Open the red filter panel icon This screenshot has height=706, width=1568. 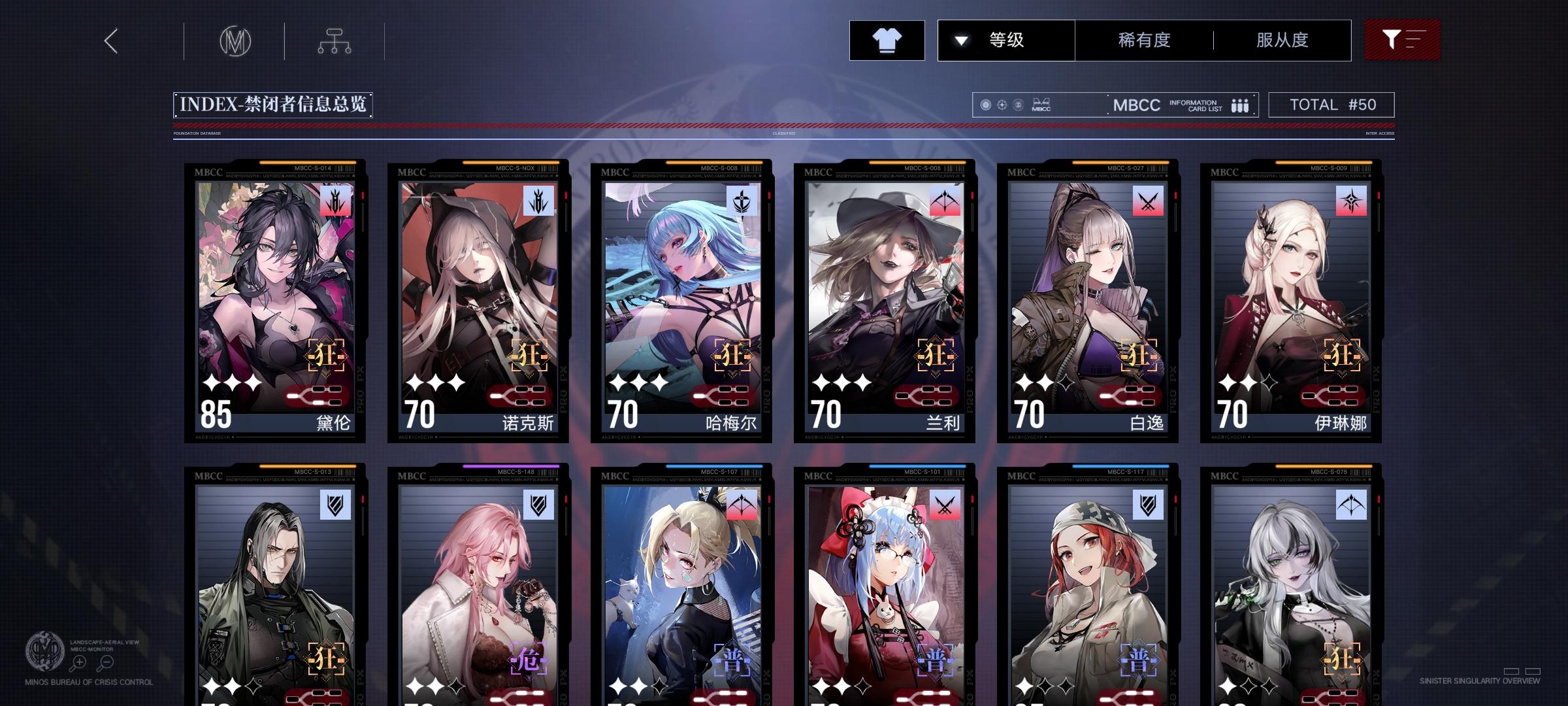click(1402, 39)
